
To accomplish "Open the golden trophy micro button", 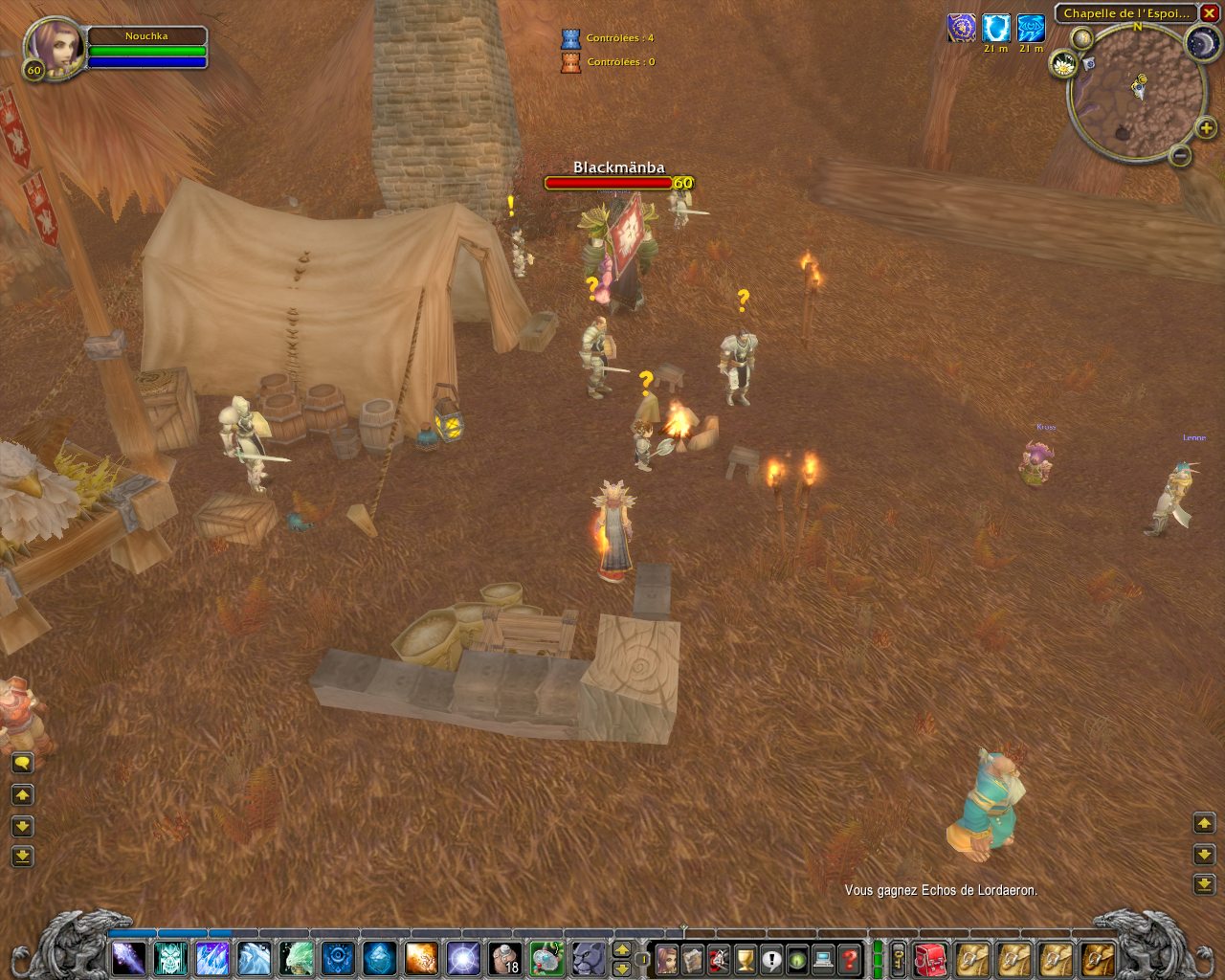I will 745,958.
